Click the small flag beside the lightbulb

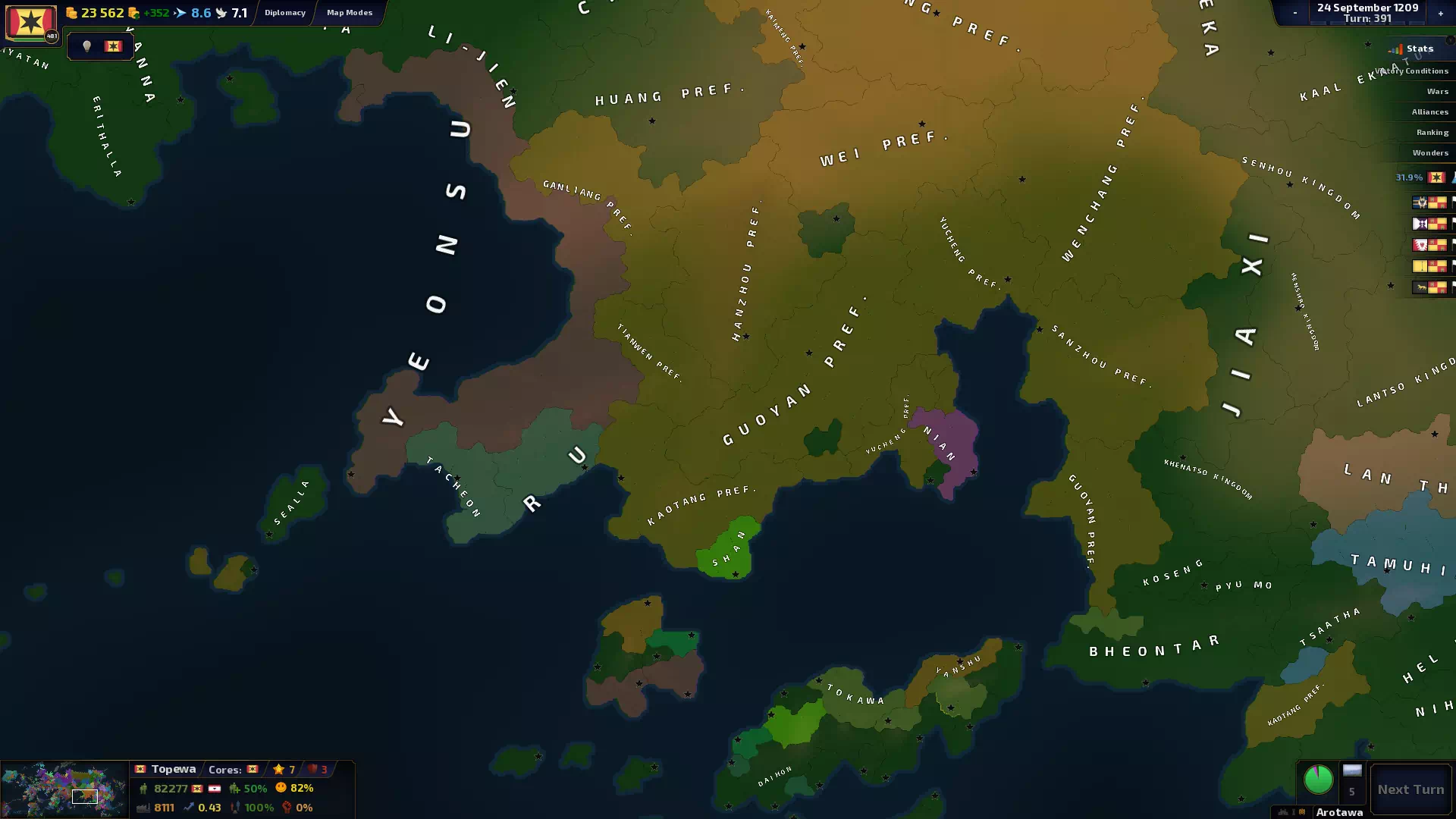click(x=113, y=46)
